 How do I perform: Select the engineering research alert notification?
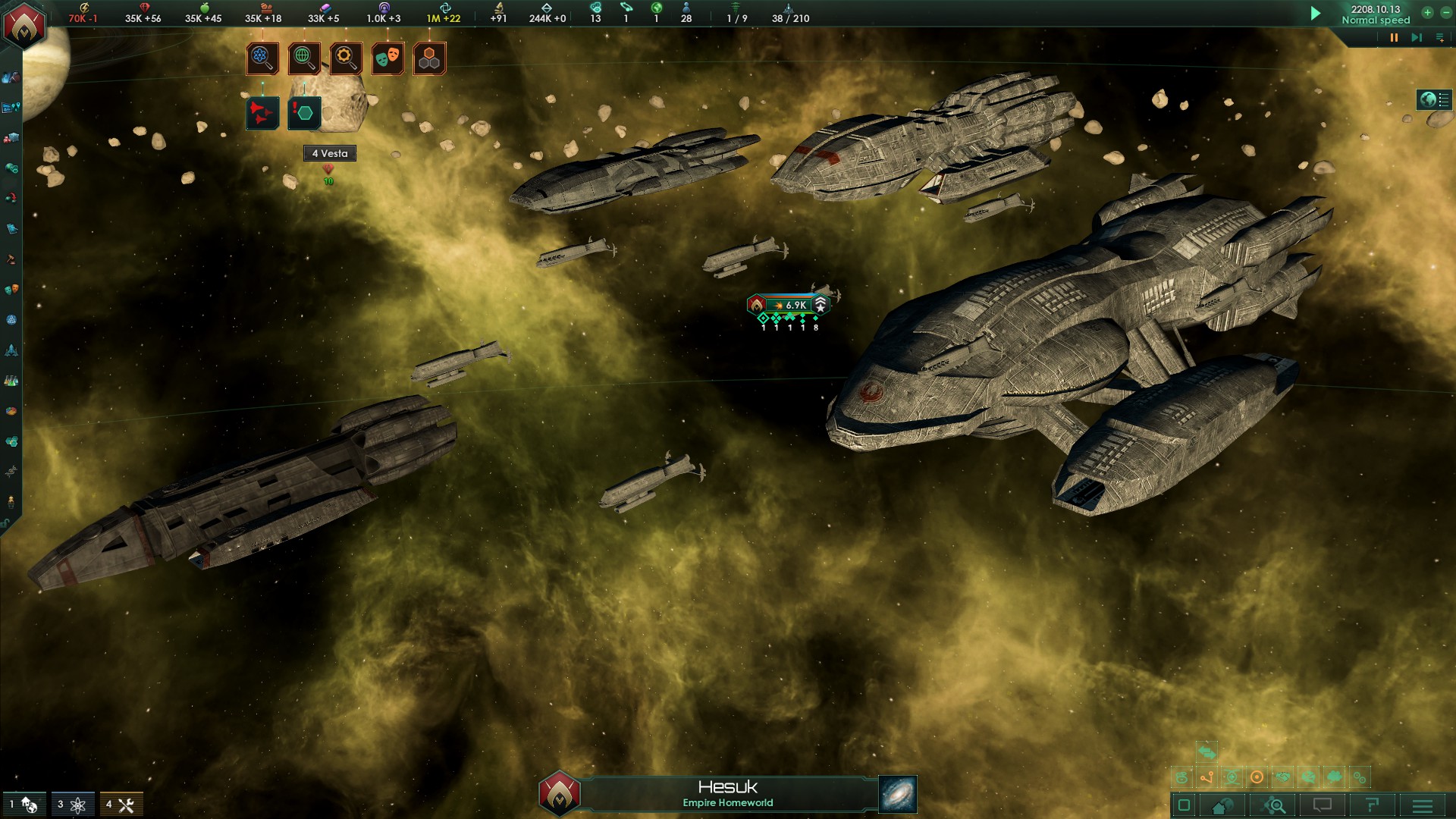click(x=346, y=58)
